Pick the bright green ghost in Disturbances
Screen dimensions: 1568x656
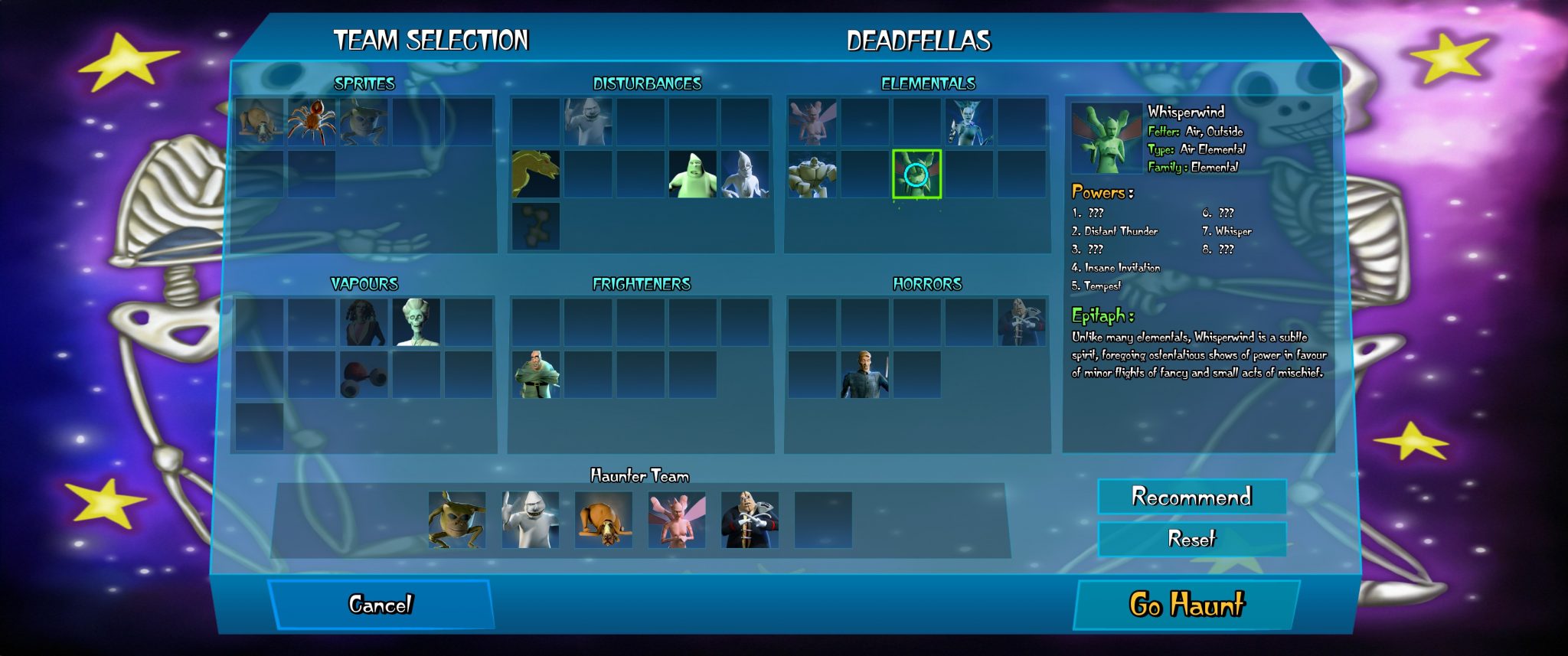[692, 174]
